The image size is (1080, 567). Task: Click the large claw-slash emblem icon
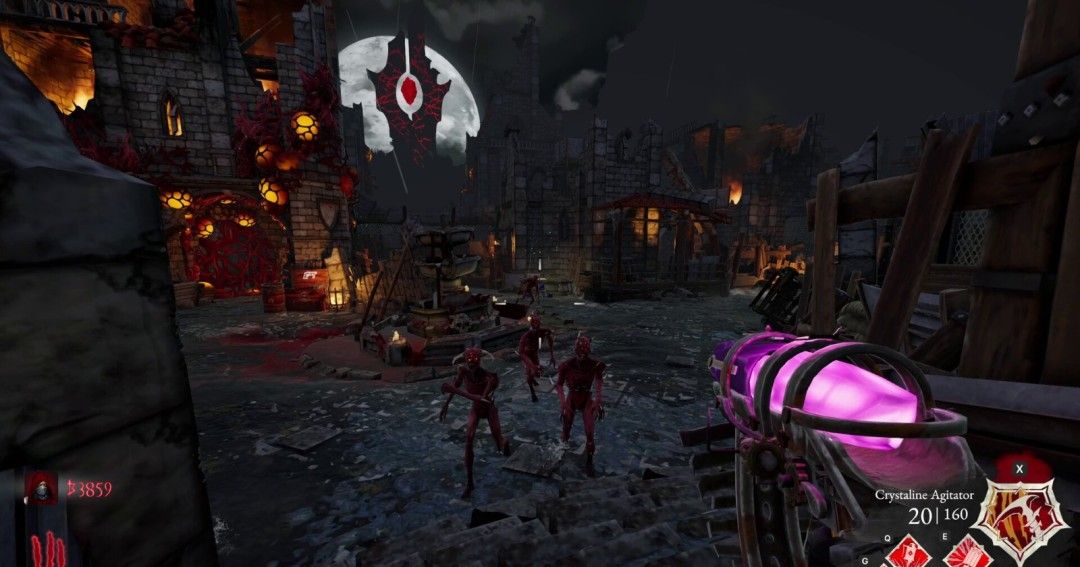1020,519
